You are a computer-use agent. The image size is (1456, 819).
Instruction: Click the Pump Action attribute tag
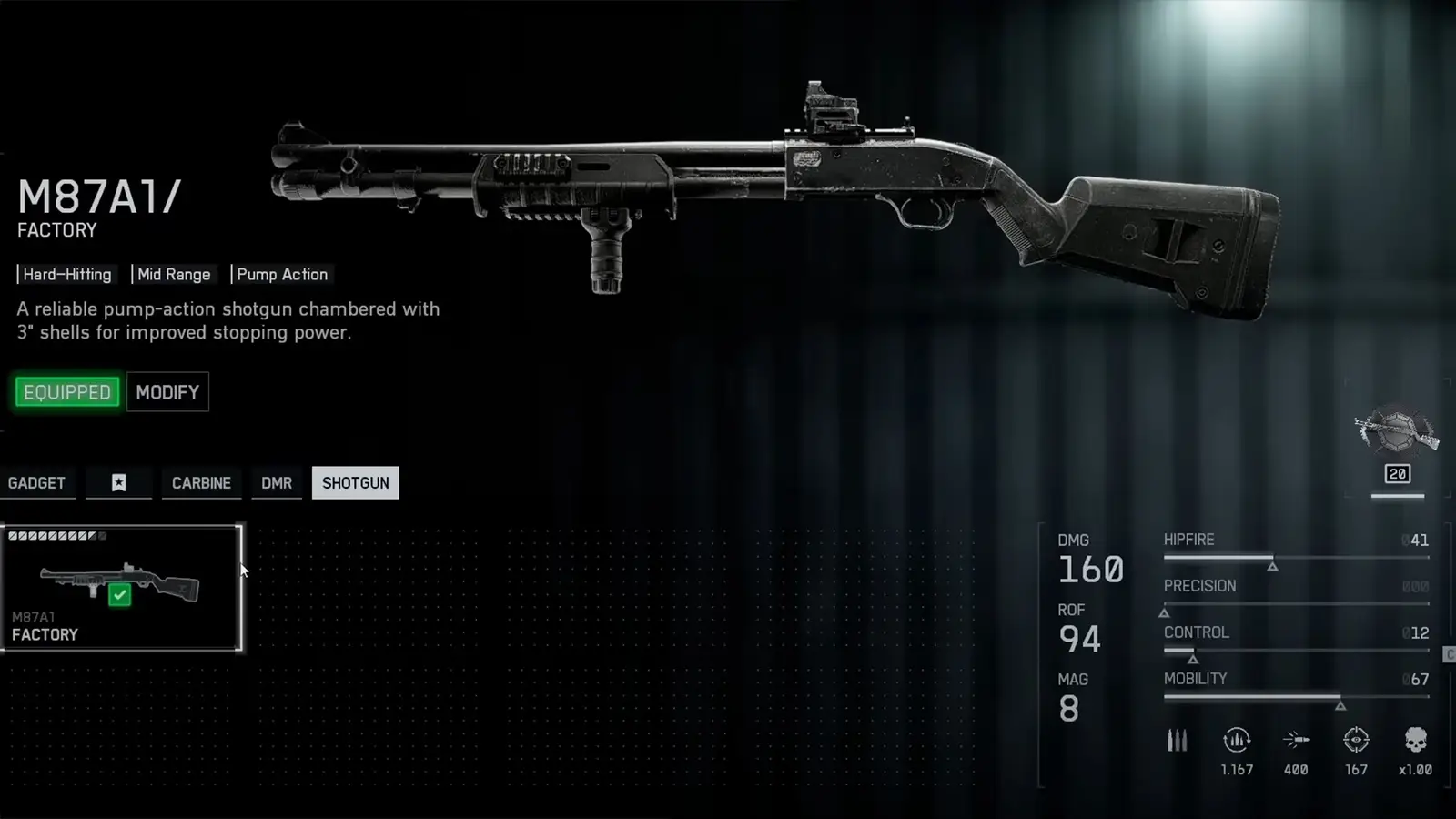click(282, 274)
